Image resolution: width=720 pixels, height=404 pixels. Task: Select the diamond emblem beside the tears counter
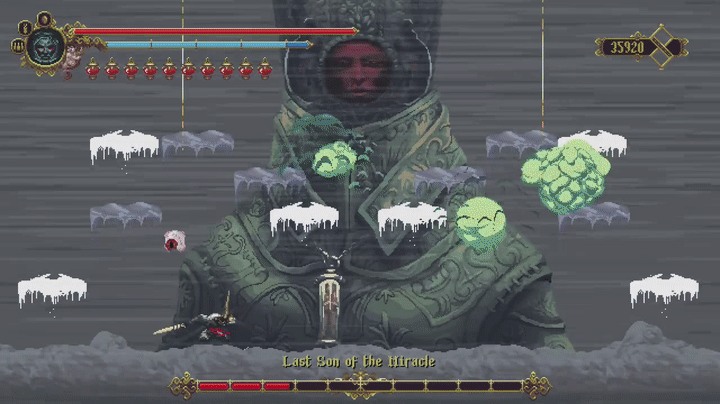click(x=663, y=46)
